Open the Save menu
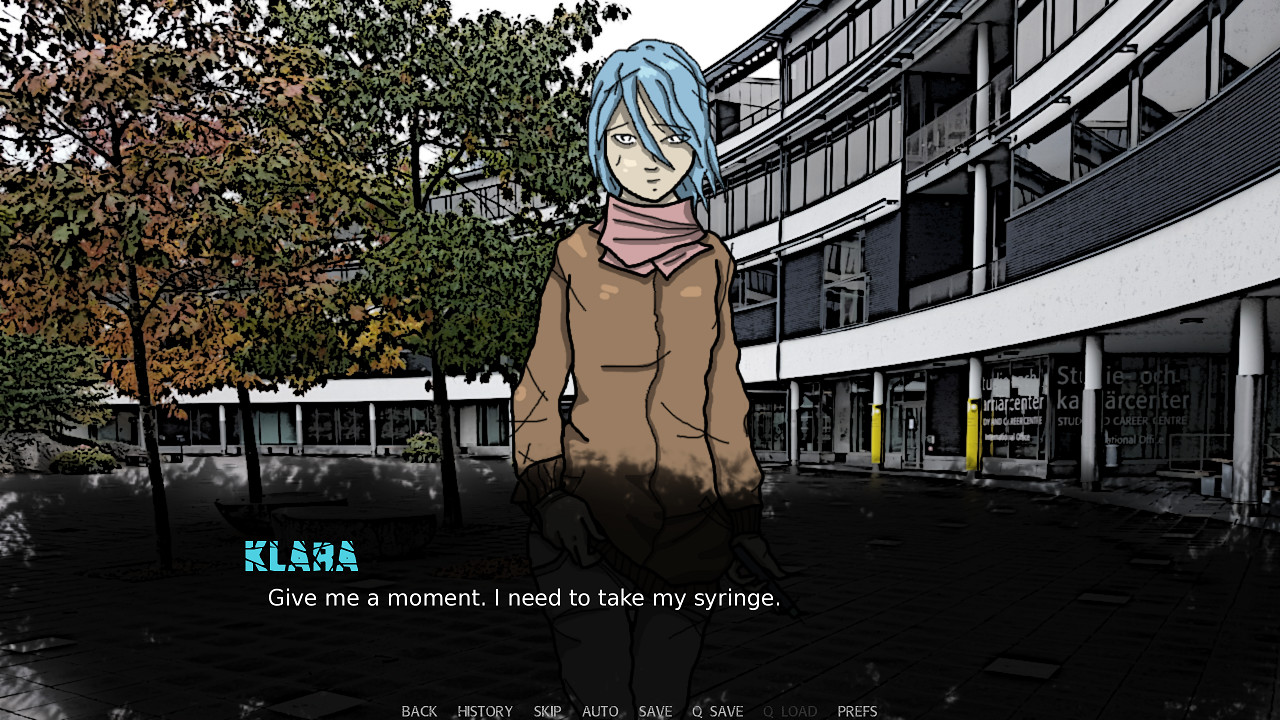This screenshot has width=1280, height=720. pos(655,711)
